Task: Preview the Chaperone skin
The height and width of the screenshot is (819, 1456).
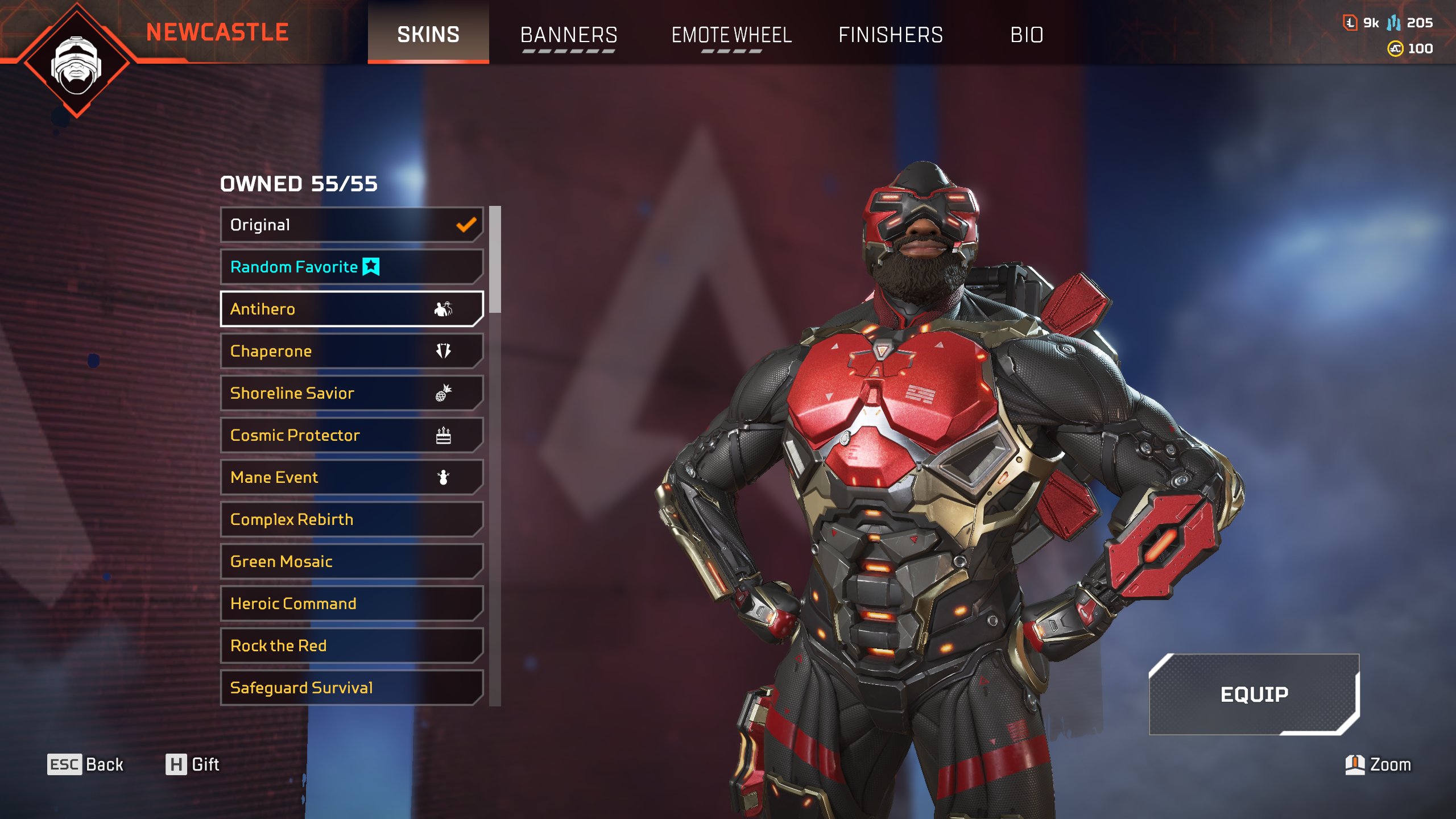Action: [351, 351]
